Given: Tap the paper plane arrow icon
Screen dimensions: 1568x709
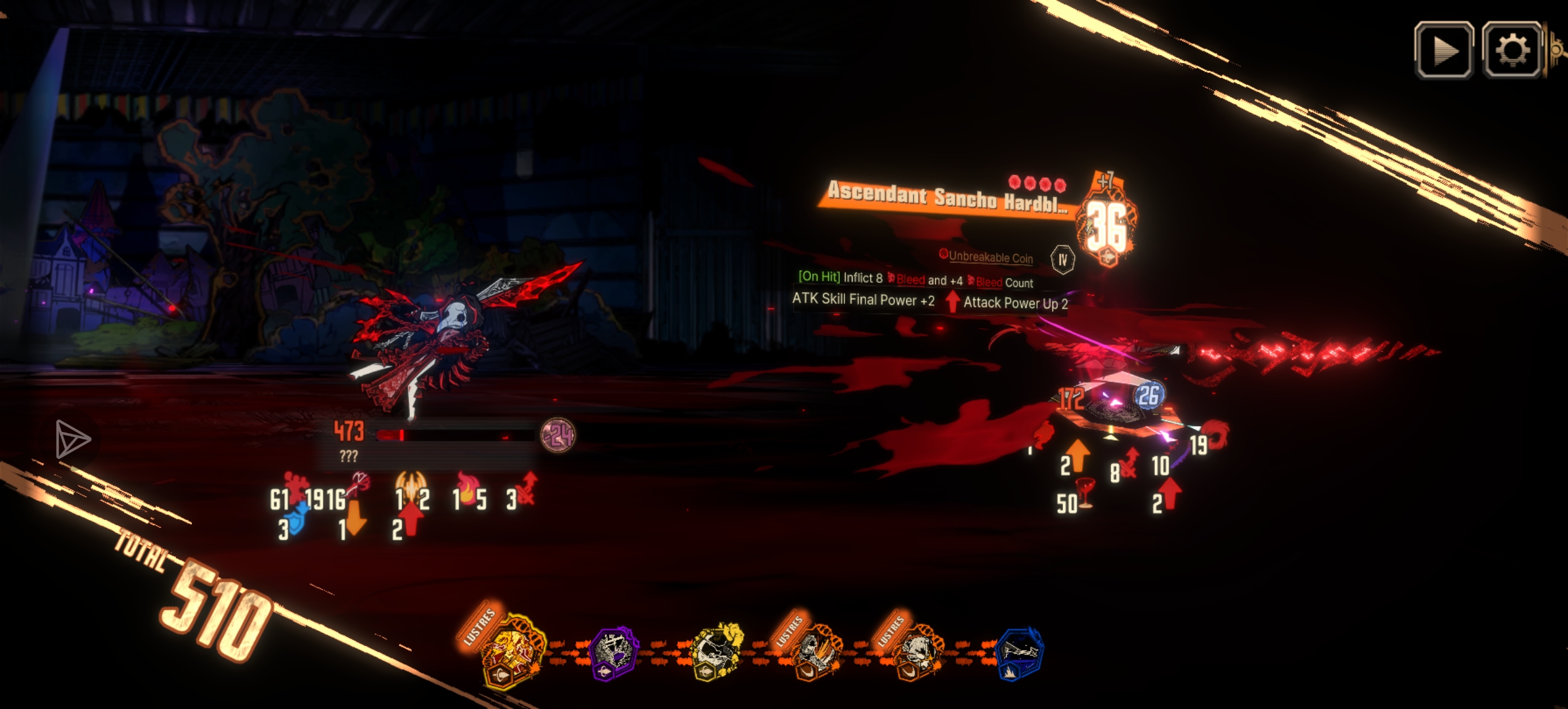Looking at the screenshot, I should 72,439.
